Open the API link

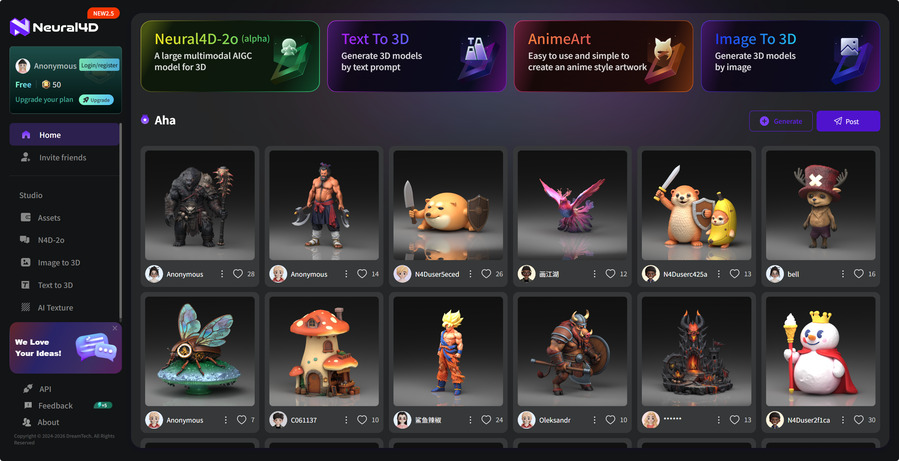(45, 389)
